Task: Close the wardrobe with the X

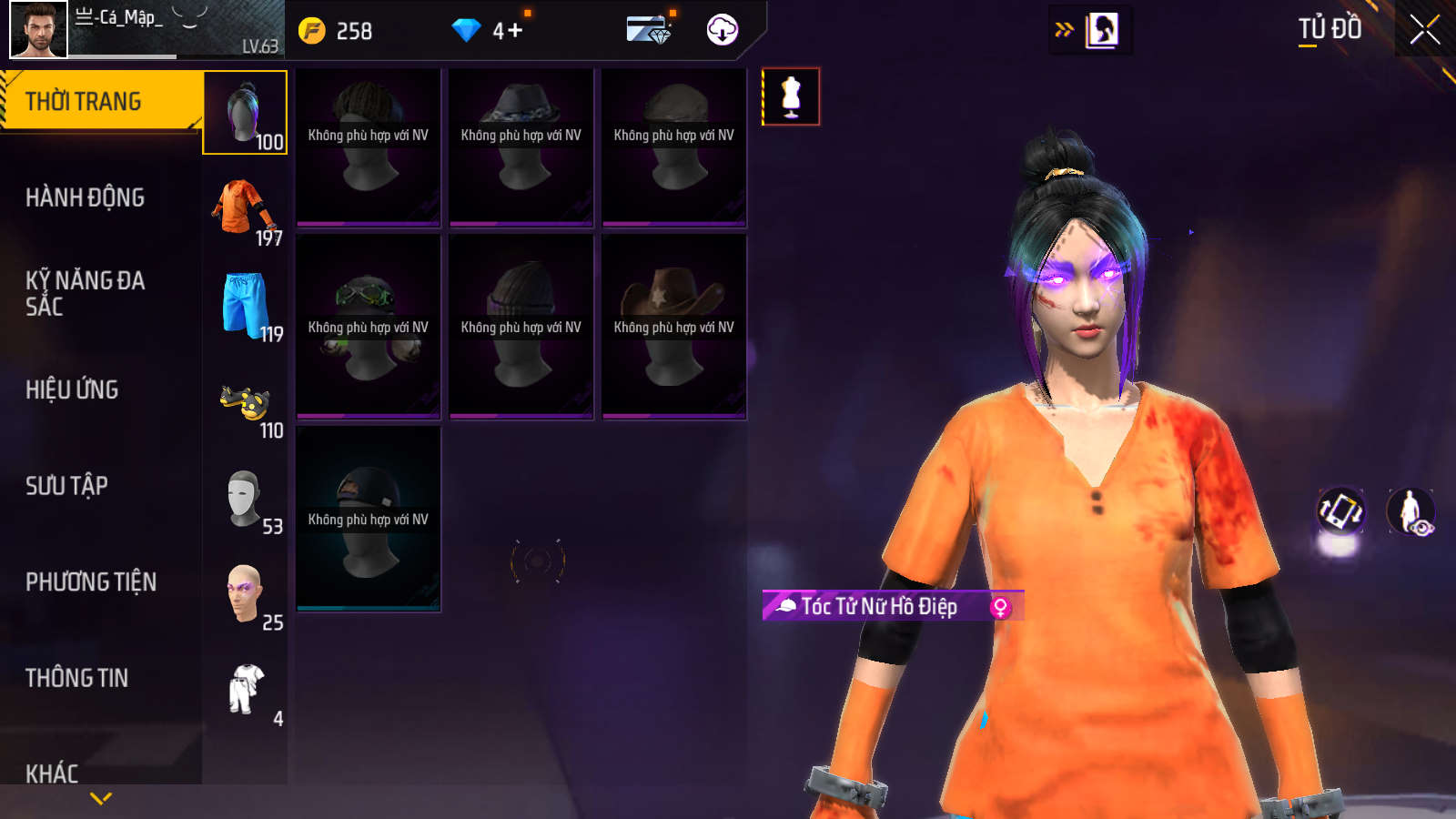Action: pyautogui.click(x=1424, y=30)
